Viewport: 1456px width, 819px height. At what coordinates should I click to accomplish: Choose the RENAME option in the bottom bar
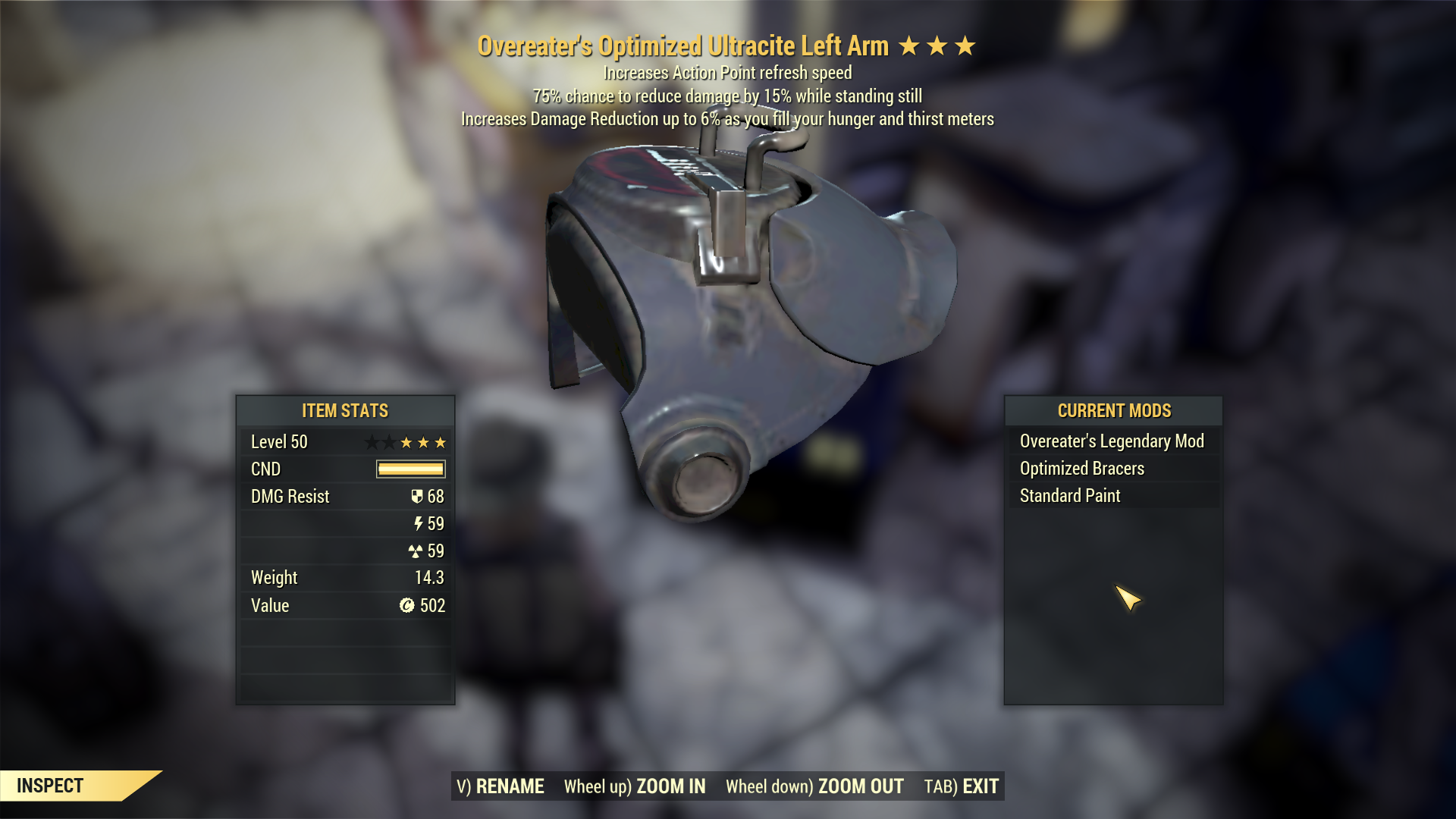click(x=500, y=786)
